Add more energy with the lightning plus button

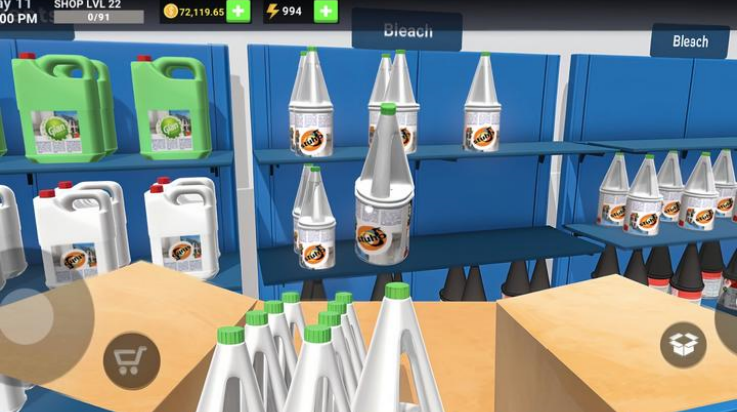[326, 11]
